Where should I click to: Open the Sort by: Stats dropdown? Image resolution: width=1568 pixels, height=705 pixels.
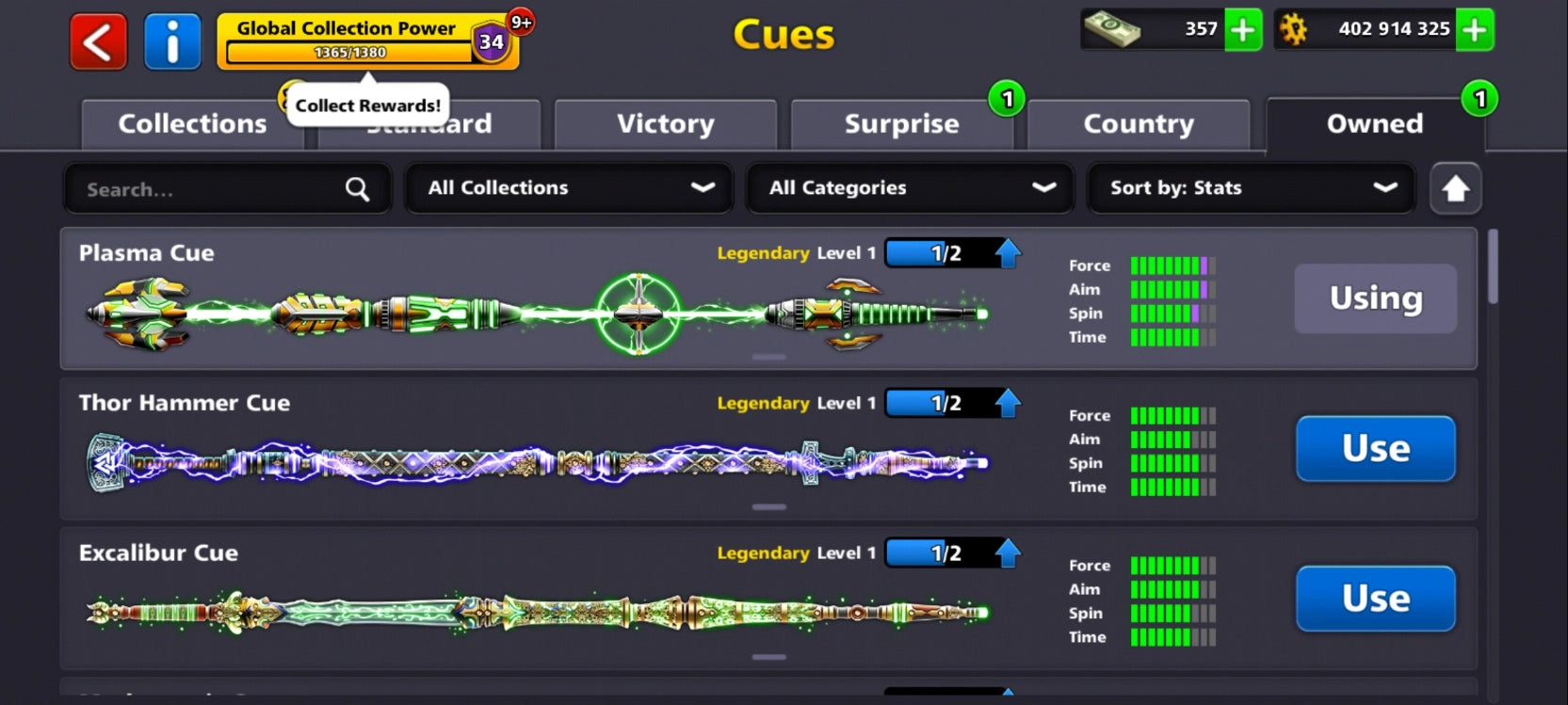tap(1250, 188)
